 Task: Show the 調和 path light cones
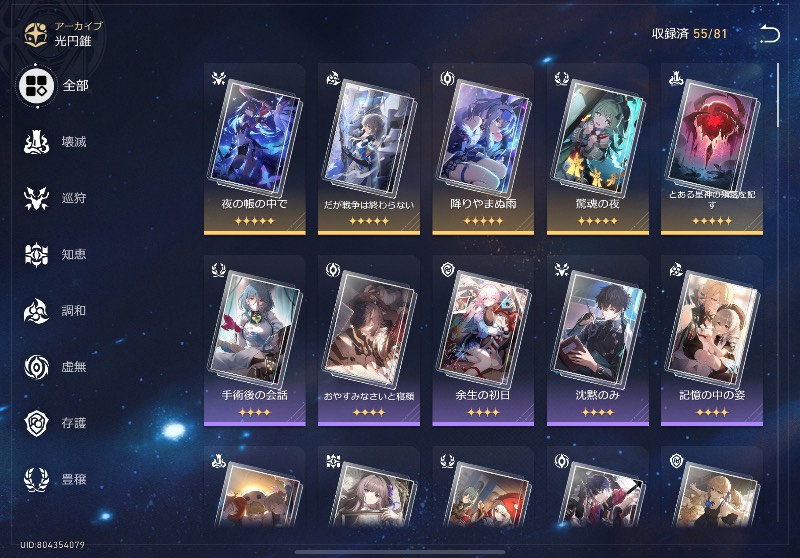click(x=57, y=310)
